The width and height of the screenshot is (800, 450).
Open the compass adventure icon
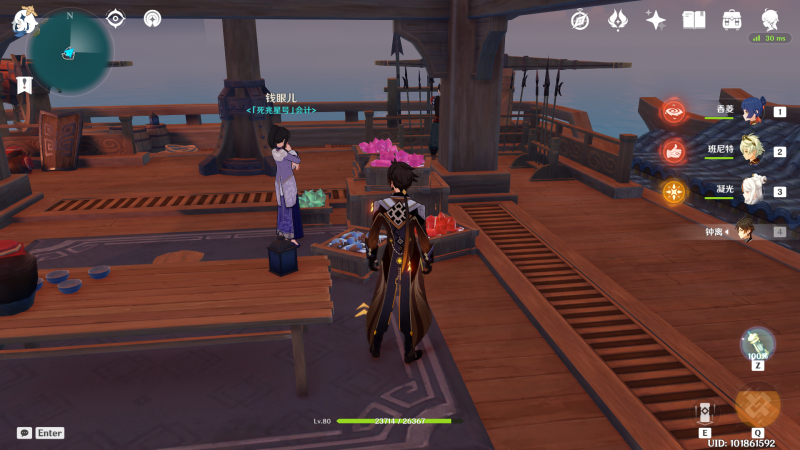[x=580, y=20]
